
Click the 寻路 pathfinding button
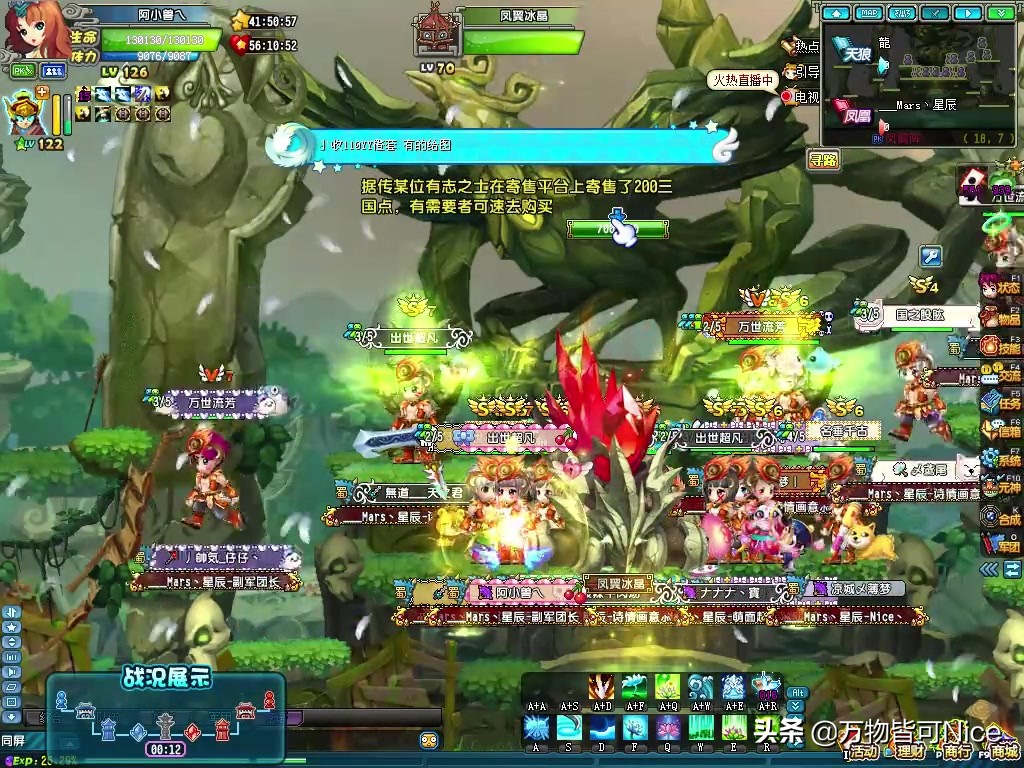[824, 159]
